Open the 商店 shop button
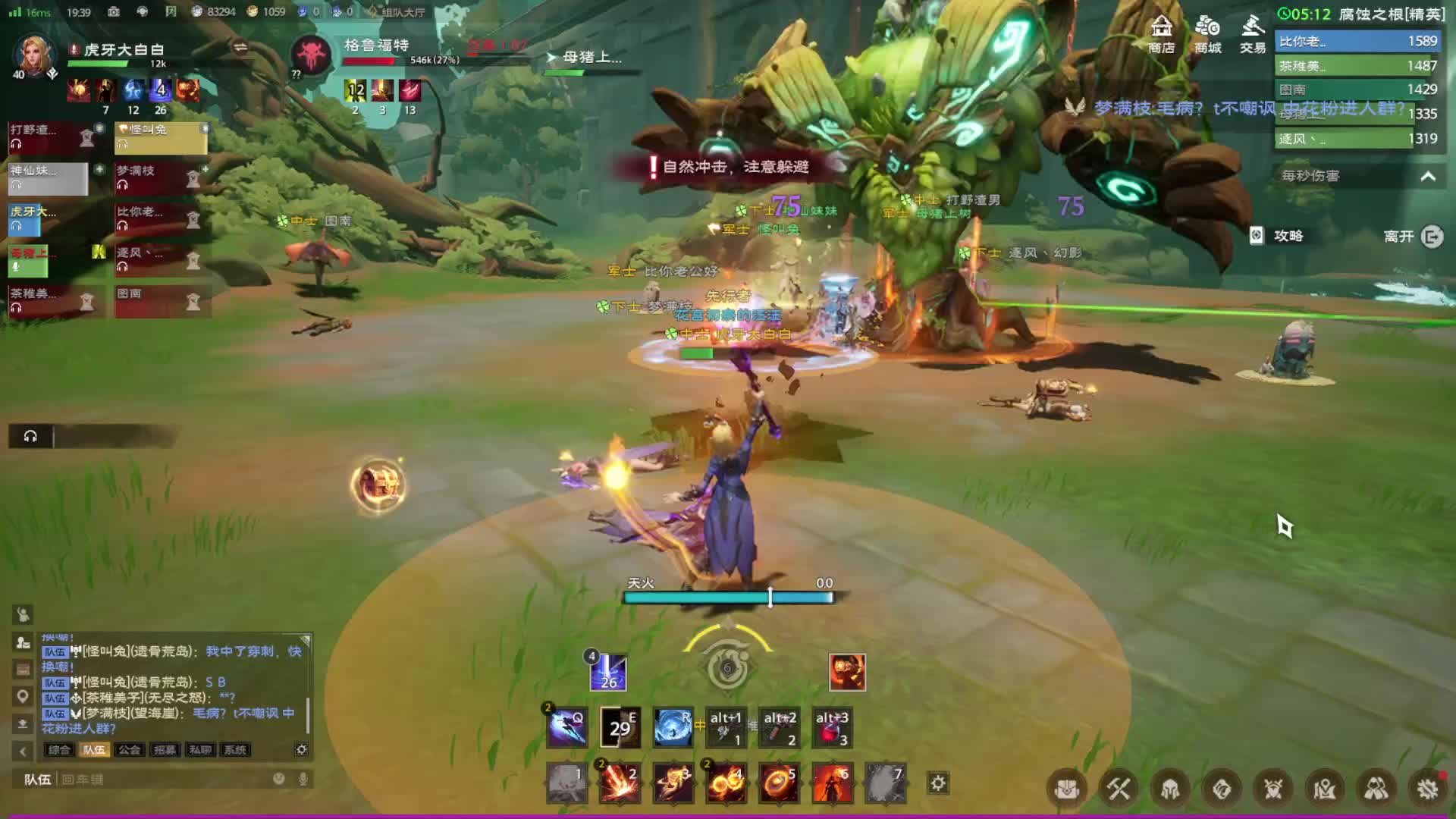 click(x=1161, y=34)
